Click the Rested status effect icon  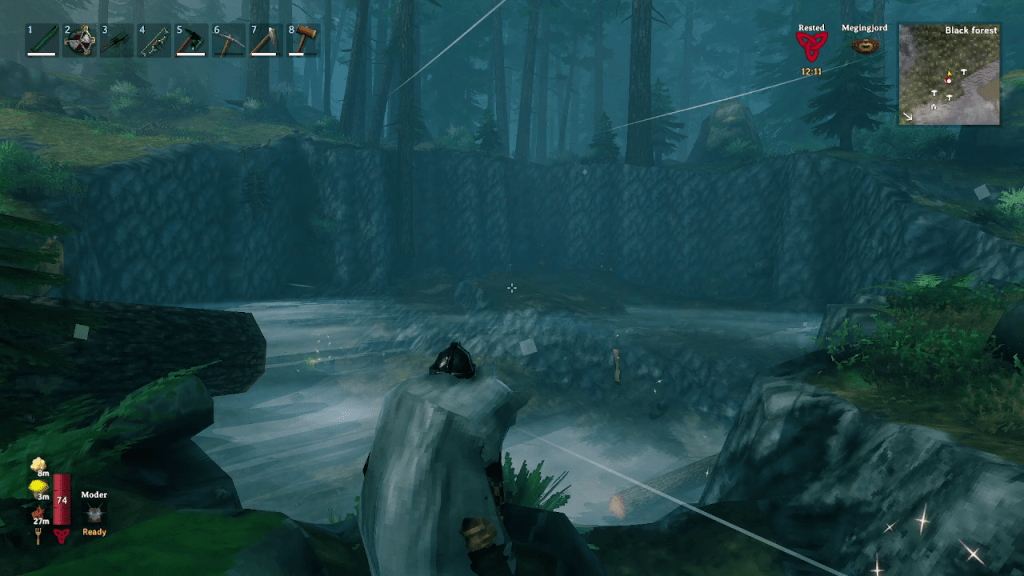[811, 47]
